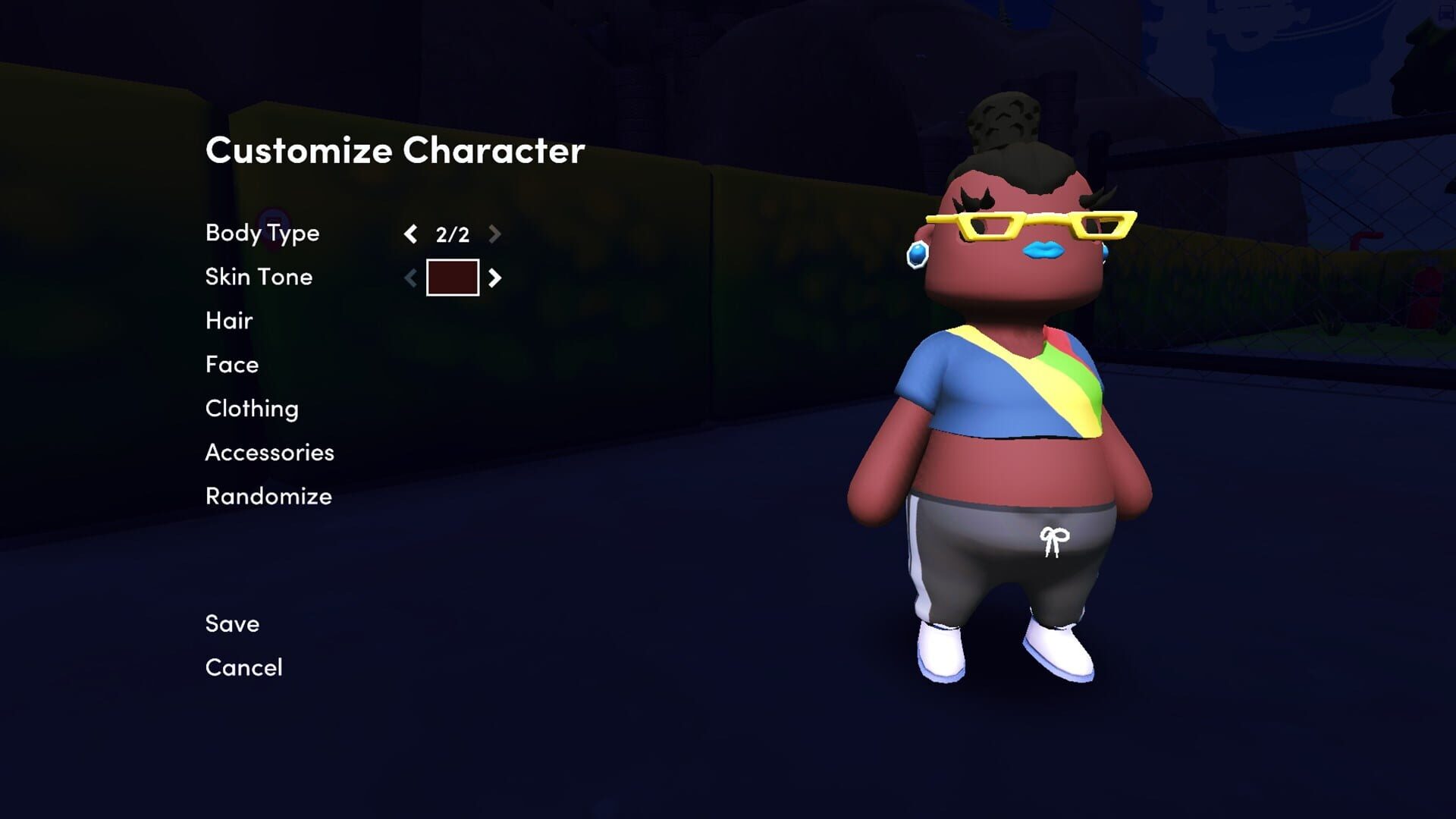Click Cancel to discard changes
The width and height of the screenshot is (1456, 819).
coord(243,668)
